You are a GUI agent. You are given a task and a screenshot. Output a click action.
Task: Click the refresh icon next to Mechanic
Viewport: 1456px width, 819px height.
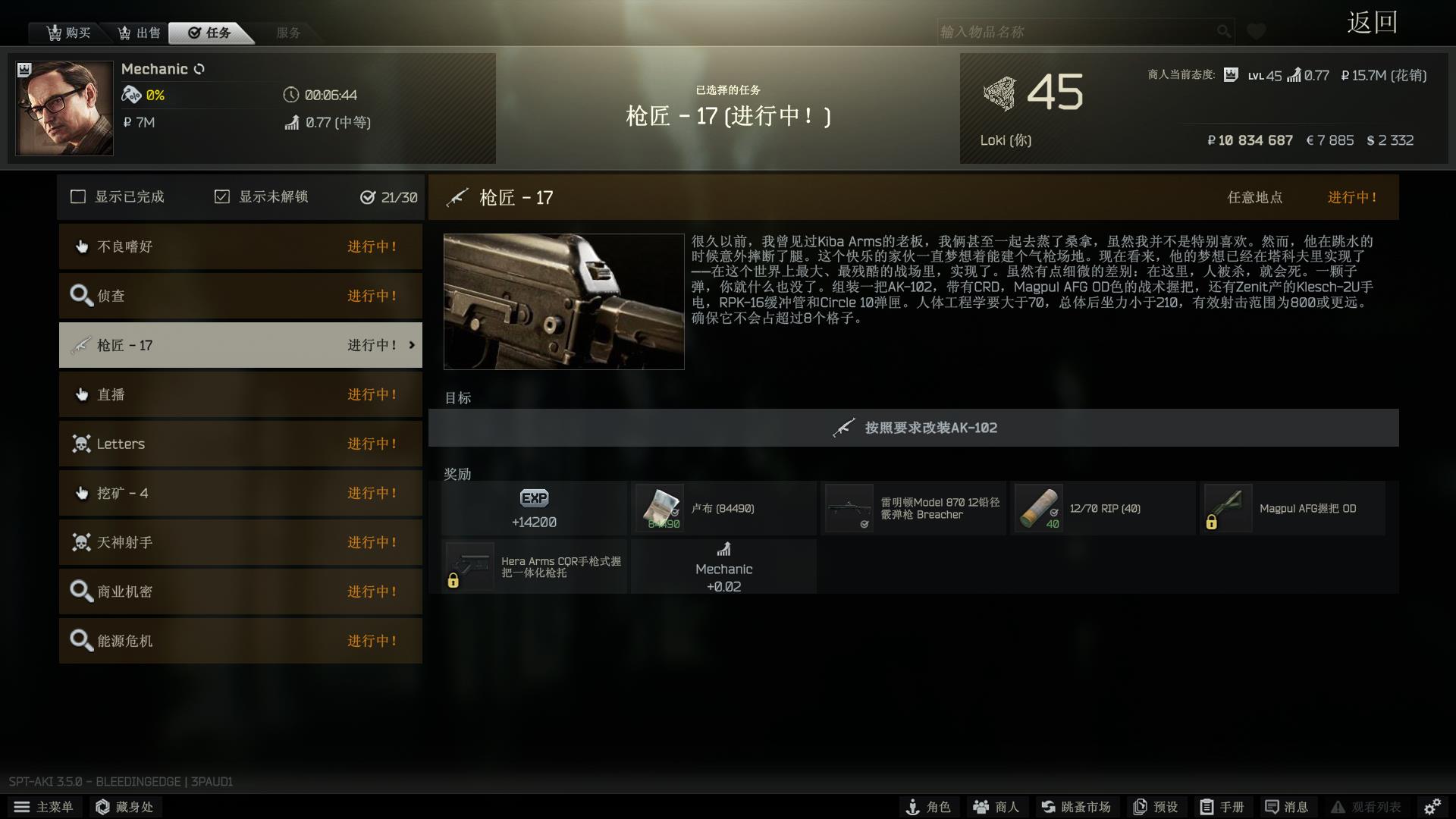coord(200,68)
